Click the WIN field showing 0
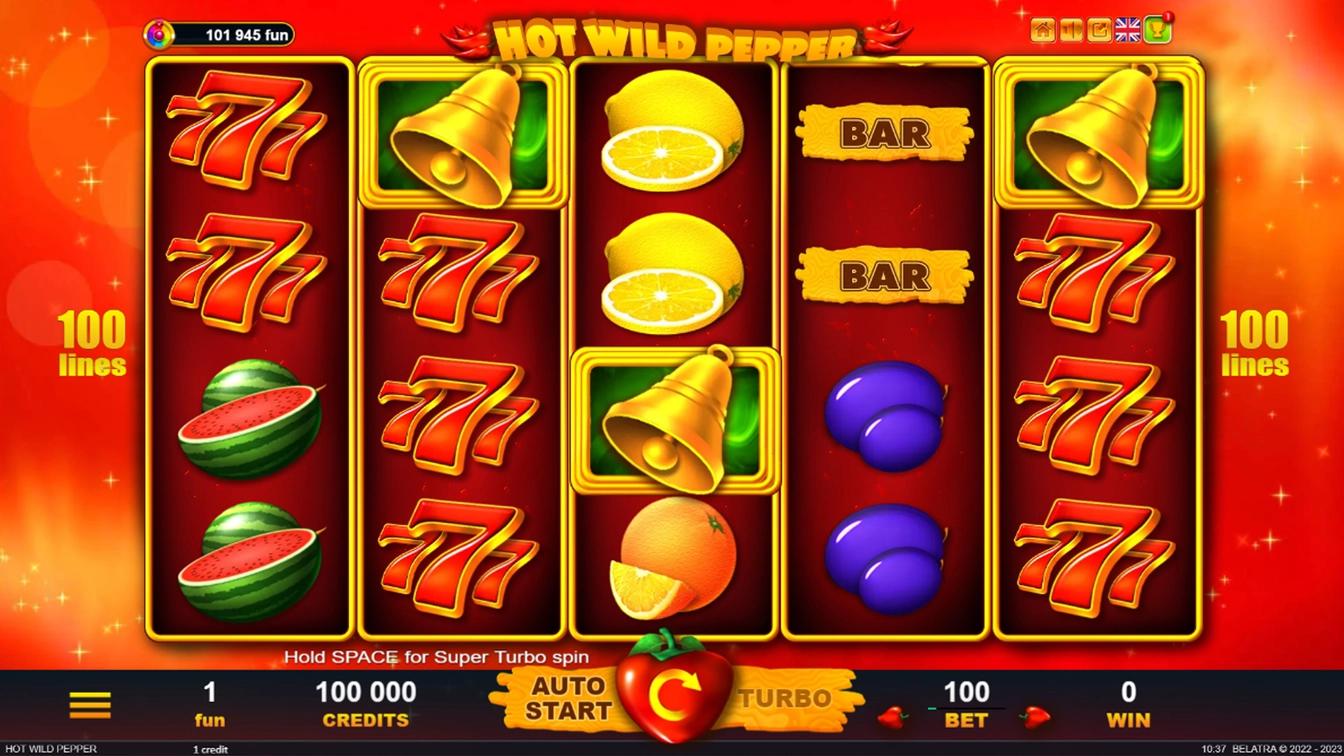This screenshot has width=1344, height=756. pyautogui.click(x=1128, y=692)
